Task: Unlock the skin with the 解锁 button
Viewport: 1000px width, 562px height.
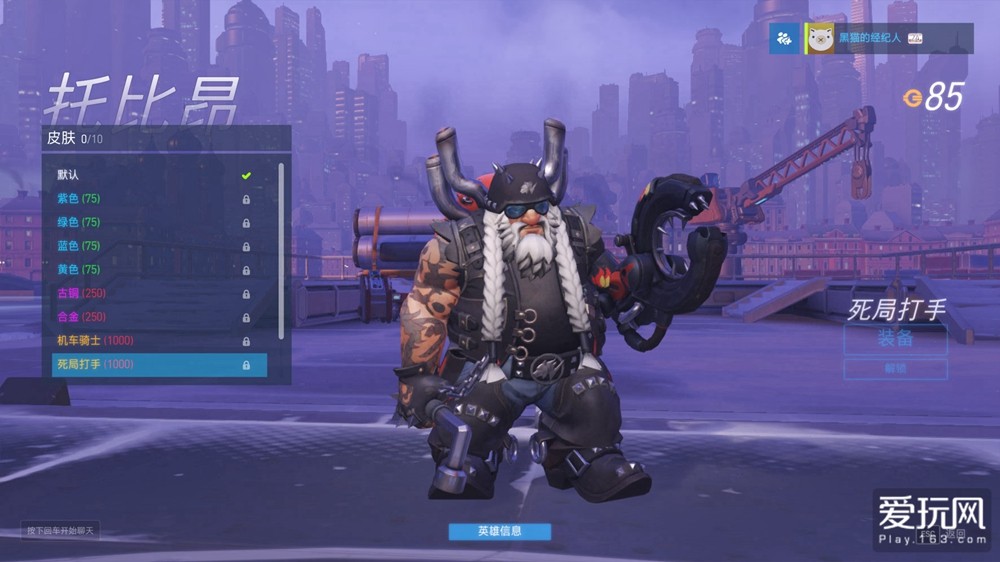Action: tap(895, 369)
